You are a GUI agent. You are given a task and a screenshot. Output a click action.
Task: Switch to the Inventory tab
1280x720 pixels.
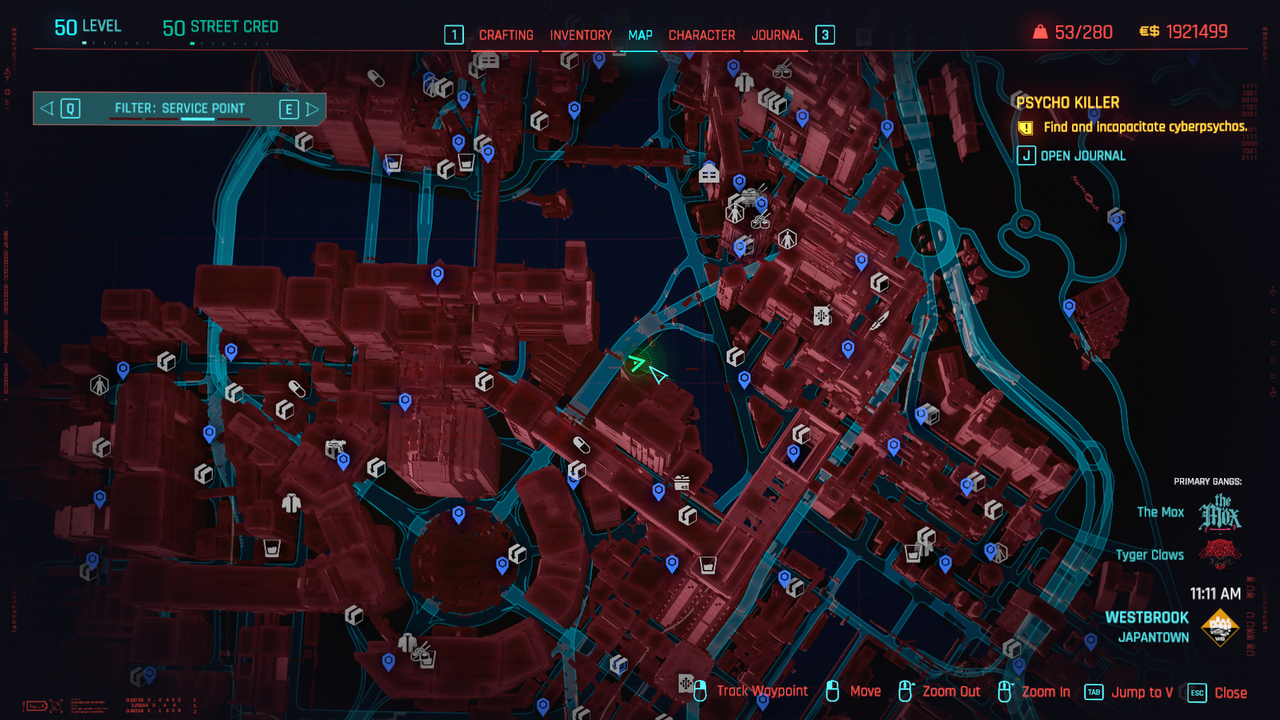[x=580, y=35]
